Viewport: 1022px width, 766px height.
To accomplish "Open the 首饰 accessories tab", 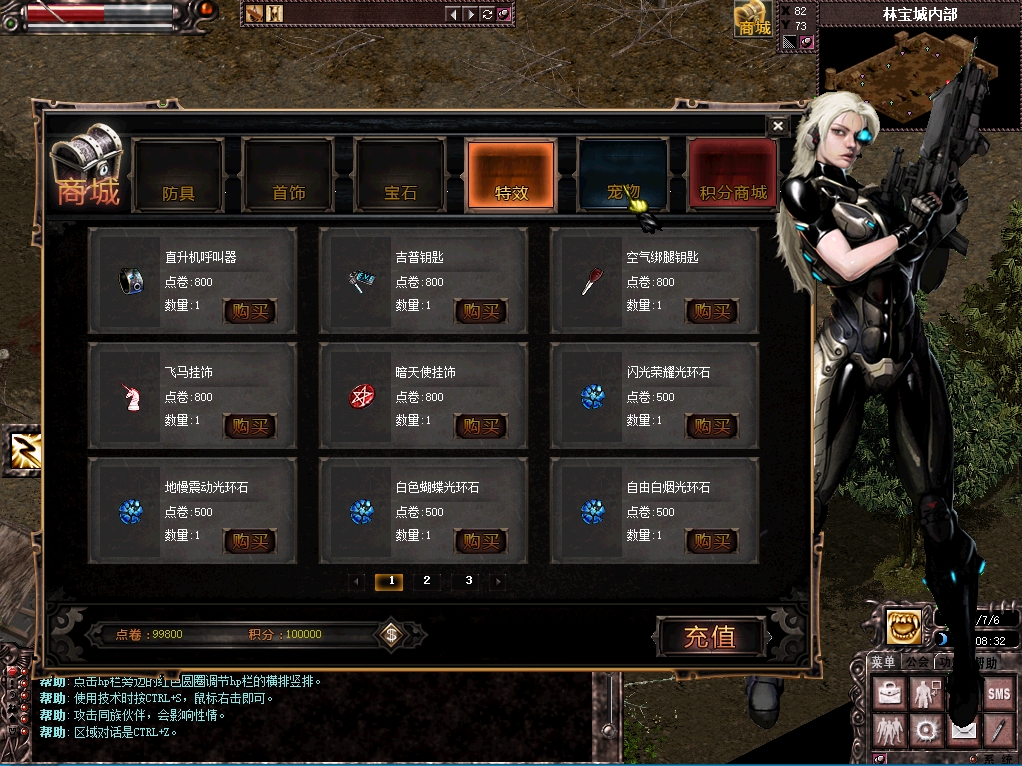I will click(289, 175).
